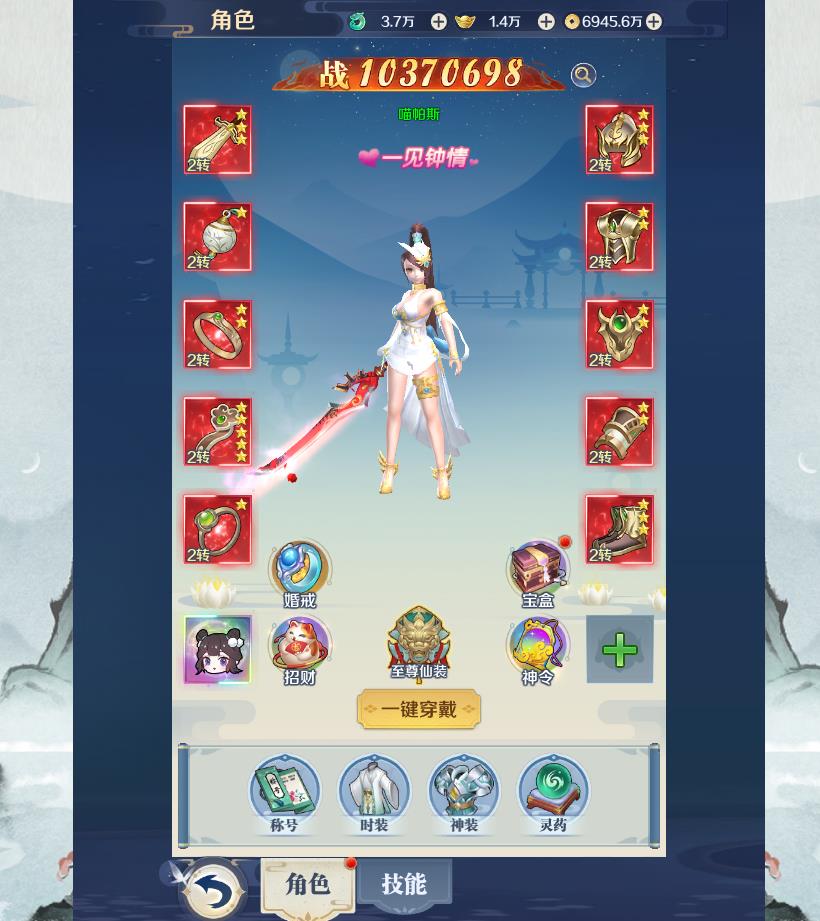Select the boots equipment slot

coord(619,529)
